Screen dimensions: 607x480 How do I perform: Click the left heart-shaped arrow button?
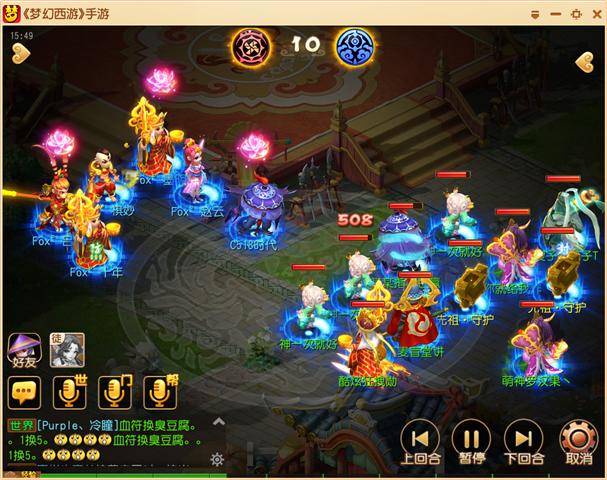20,54
